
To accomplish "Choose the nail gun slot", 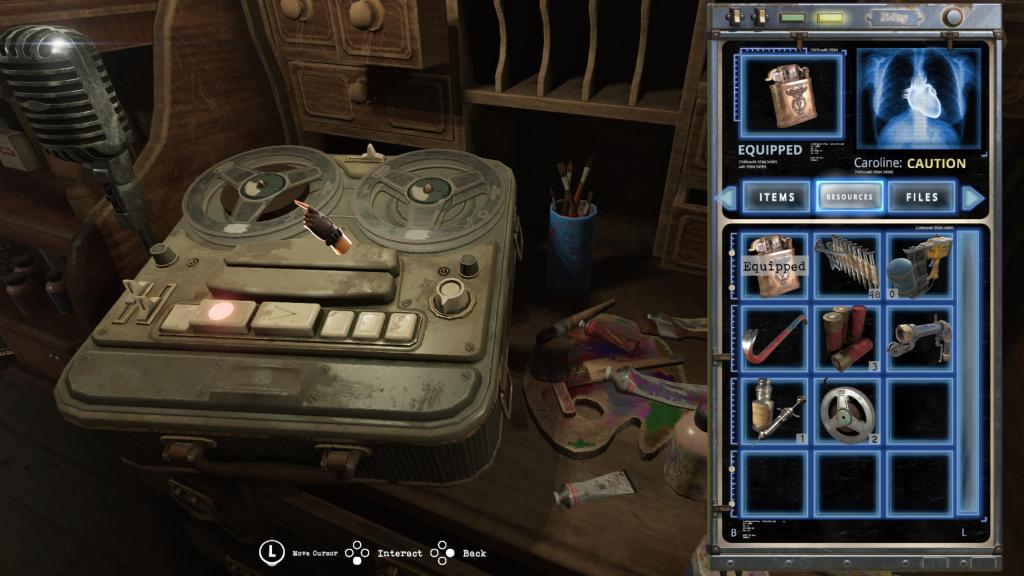I will tap(919, 266).
